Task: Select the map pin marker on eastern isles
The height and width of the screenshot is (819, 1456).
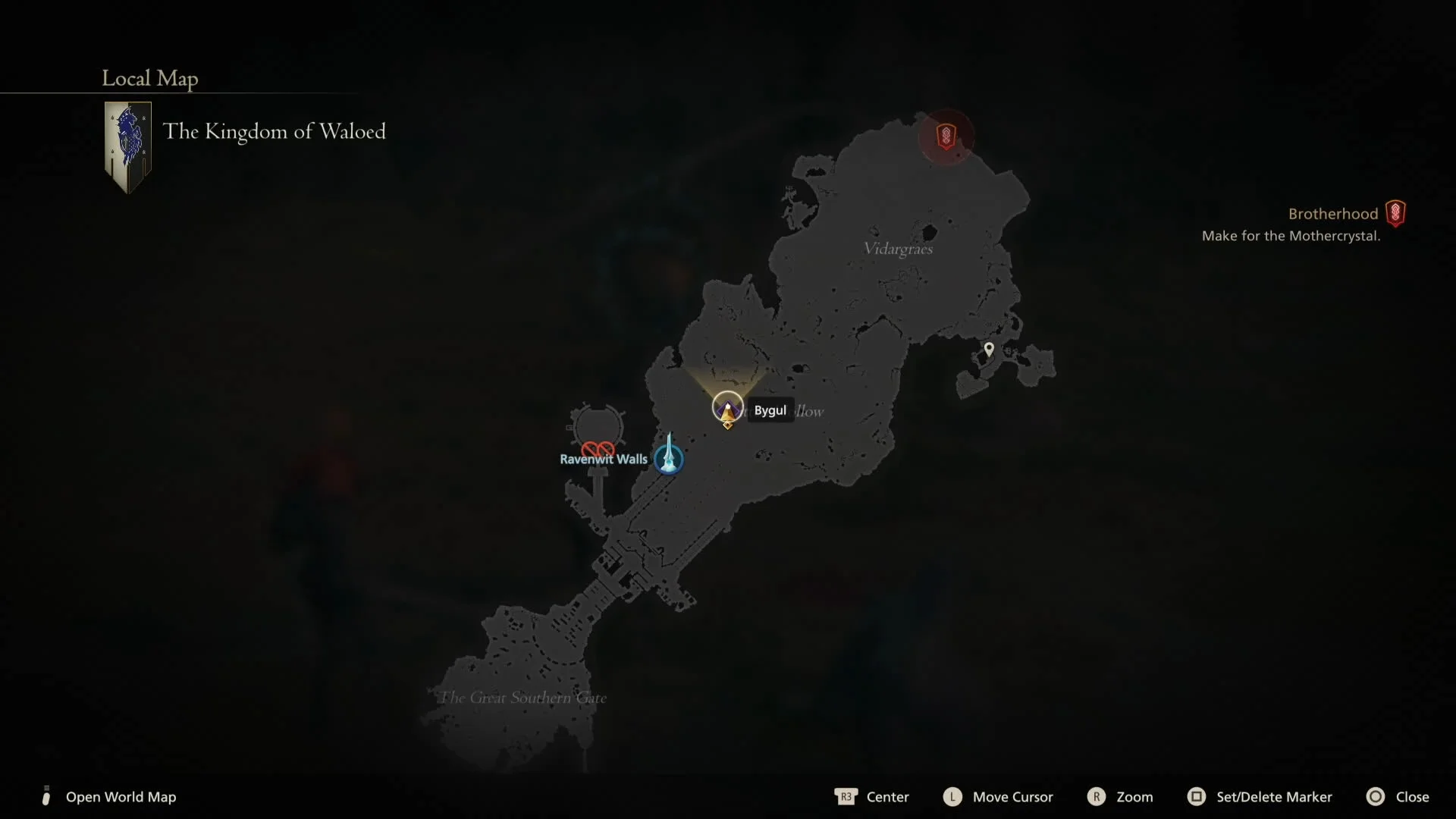Action: click(x=990, y=349)
